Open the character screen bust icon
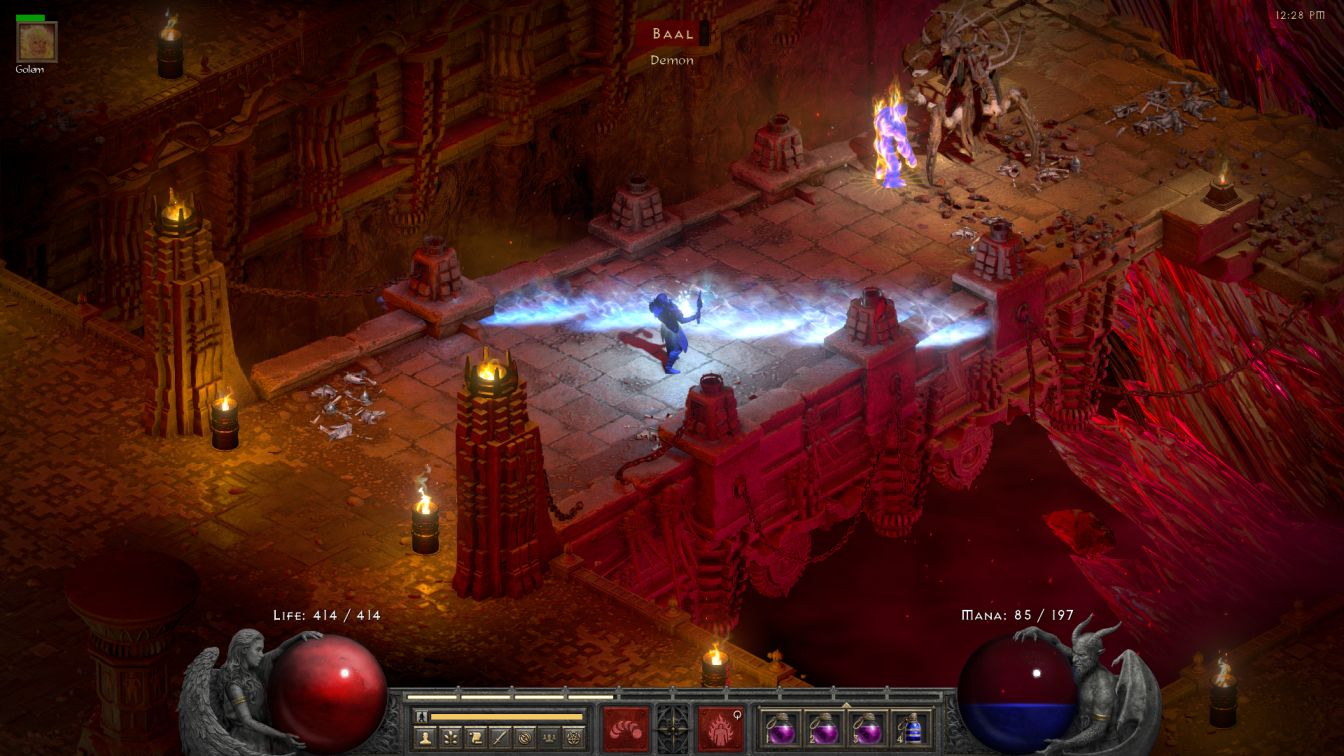Viewport: 1344px width, 756px height. (x=425, y=738)
